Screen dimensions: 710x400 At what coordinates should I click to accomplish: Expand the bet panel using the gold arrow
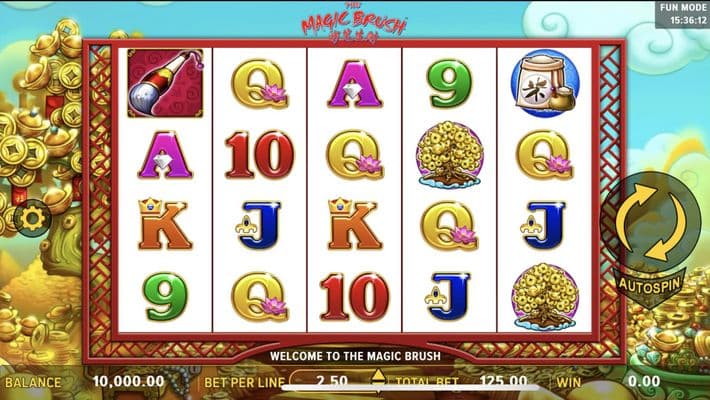(x=378, y=377)
